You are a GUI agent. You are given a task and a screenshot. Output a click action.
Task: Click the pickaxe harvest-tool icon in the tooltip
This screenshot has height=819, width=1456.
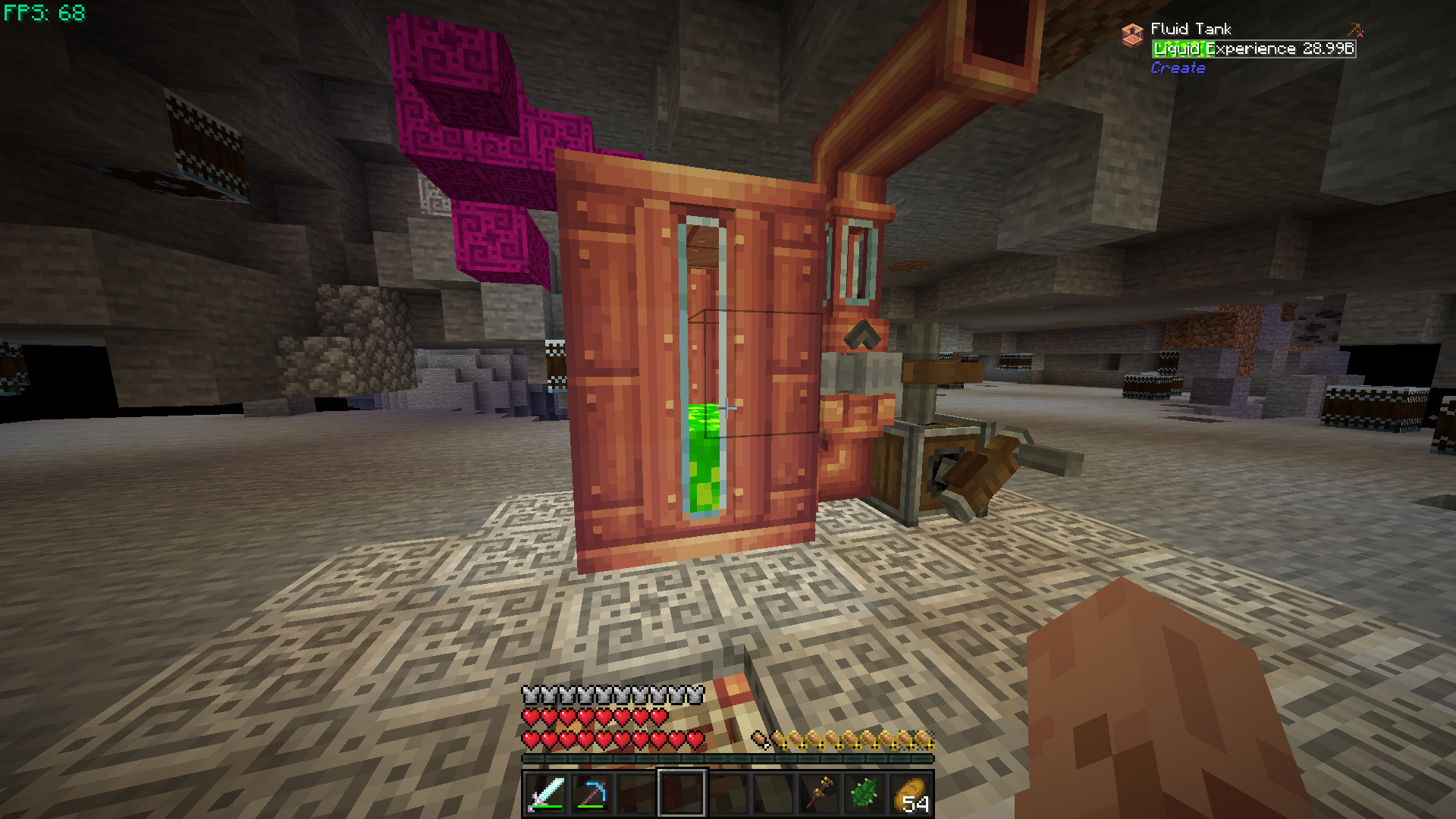tap(1354, 31)
